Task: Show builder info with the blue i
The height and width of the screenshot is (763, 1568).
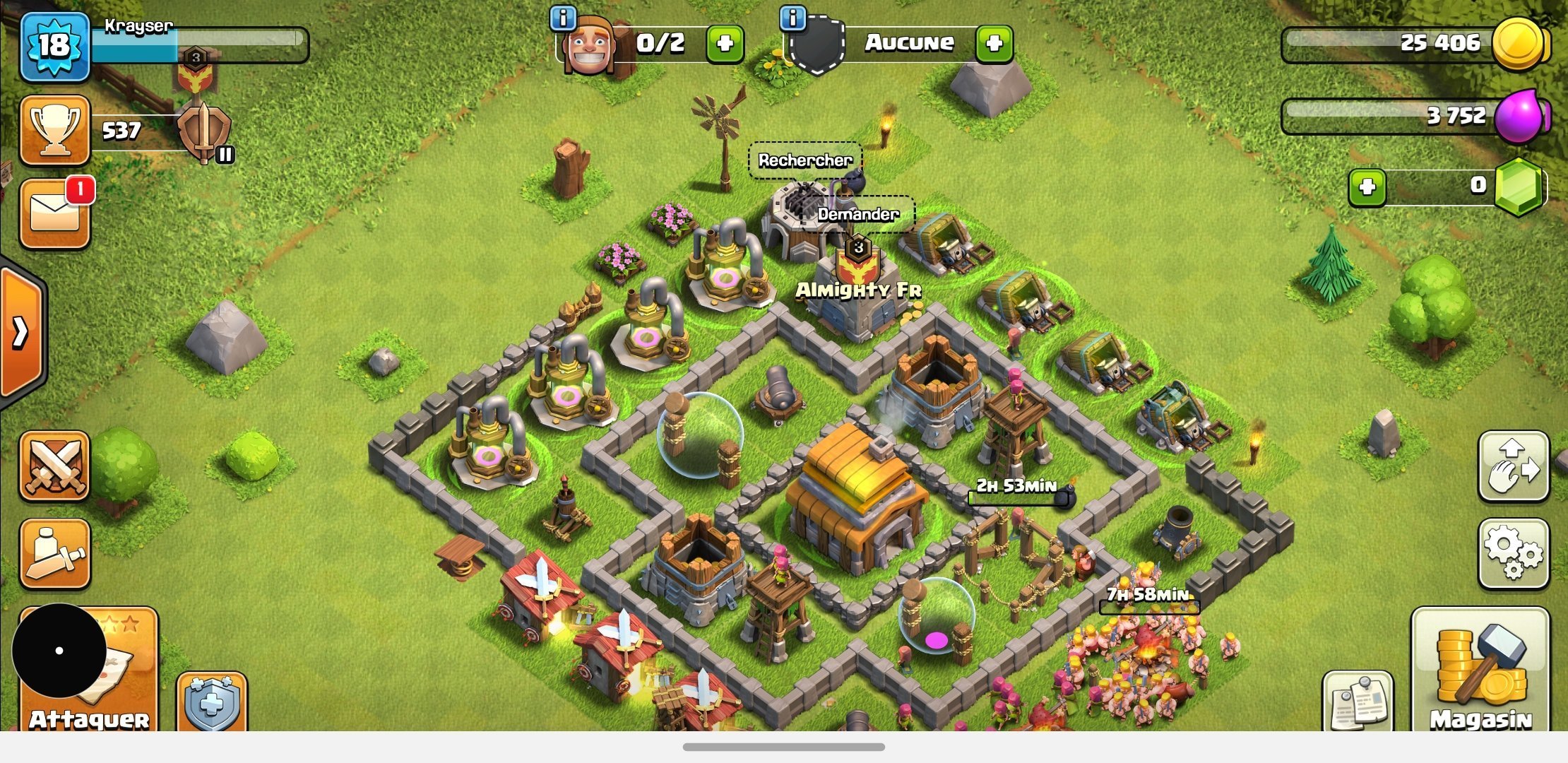Action: pyautogui.click(x=563, y=18)
